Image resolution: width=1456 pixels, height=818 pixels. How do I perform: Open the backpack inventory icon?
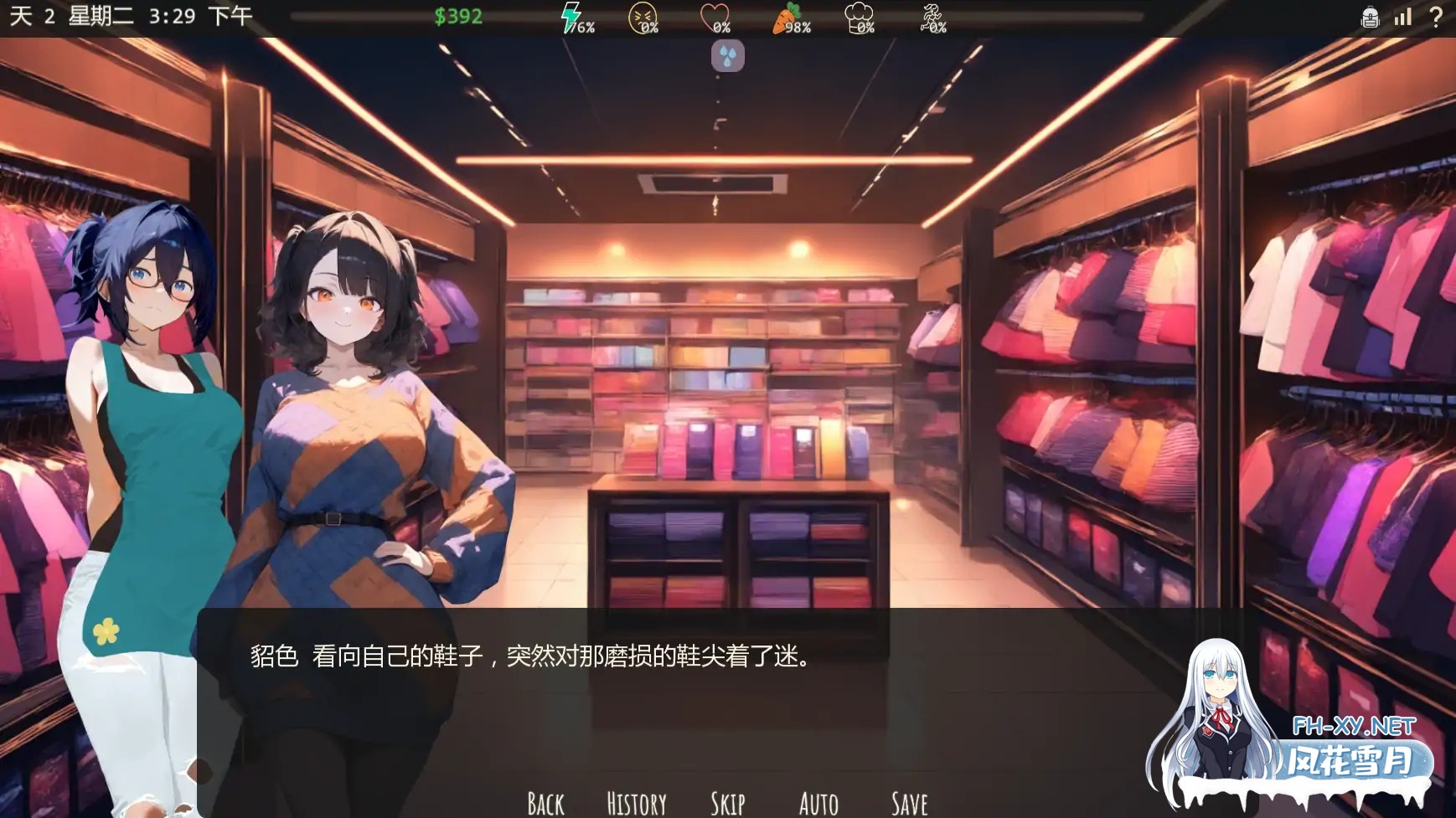1369,17
